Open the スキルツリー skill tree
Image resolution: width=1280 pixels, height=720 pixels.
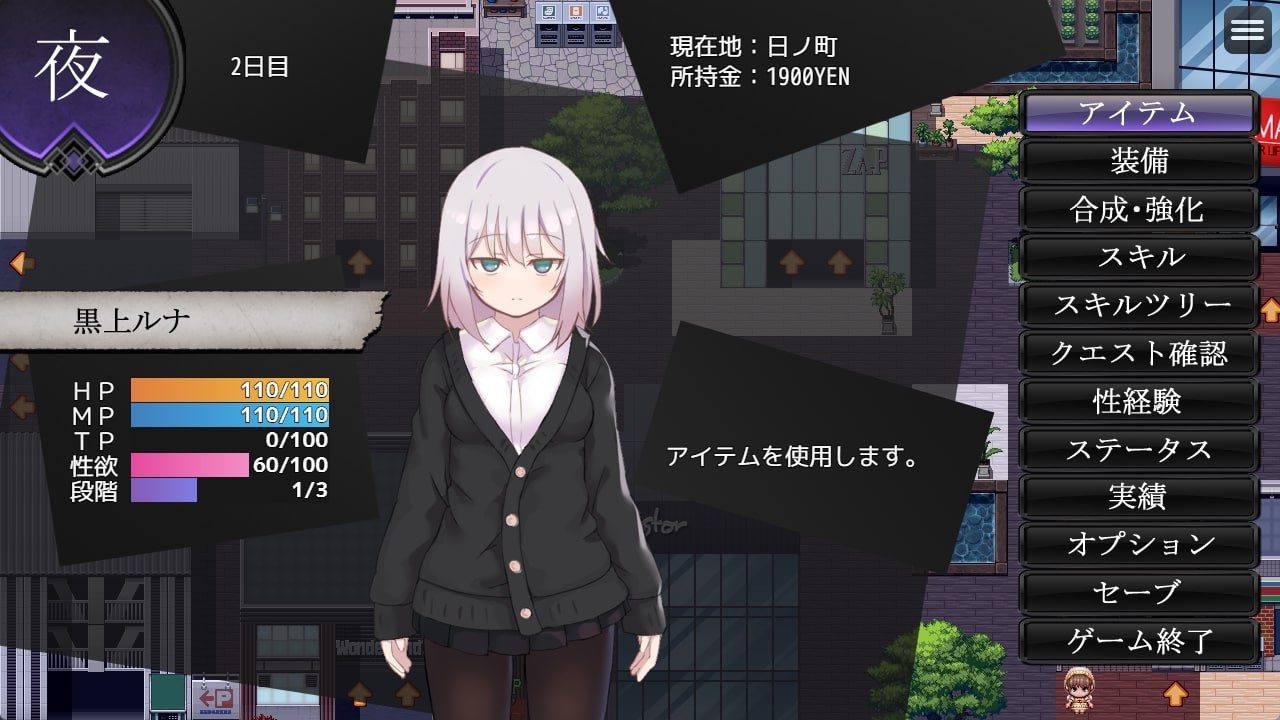(1137, 305)
